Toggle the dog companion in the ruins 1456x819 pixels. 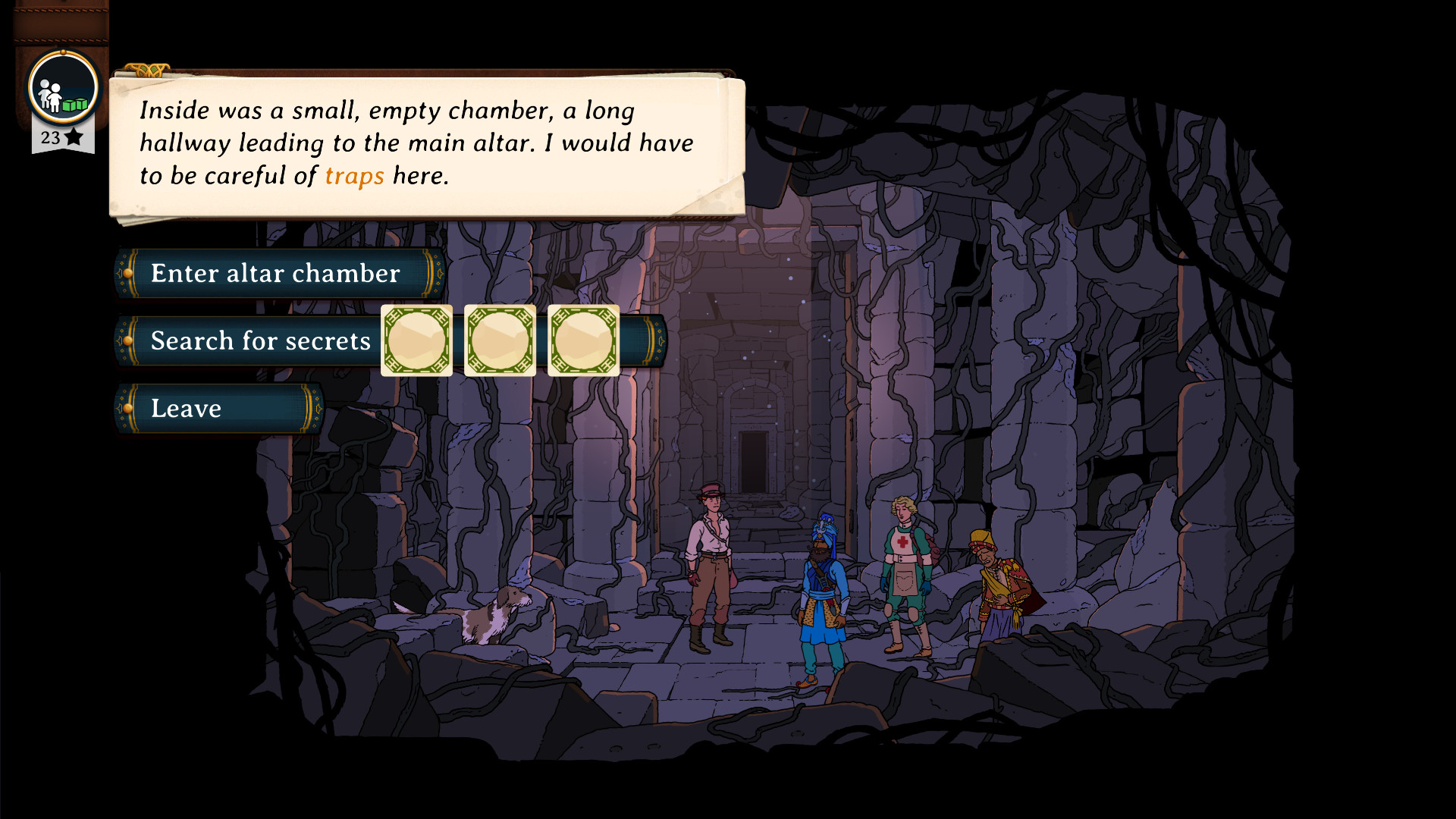(x=485, y=614)
